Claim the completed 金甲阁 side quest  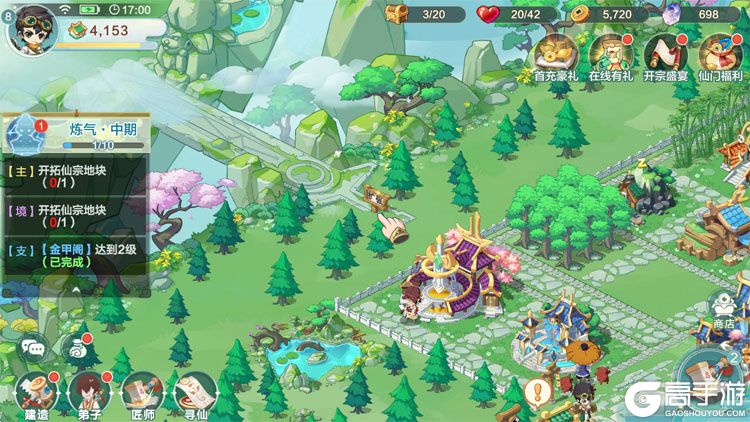(75, 255)
